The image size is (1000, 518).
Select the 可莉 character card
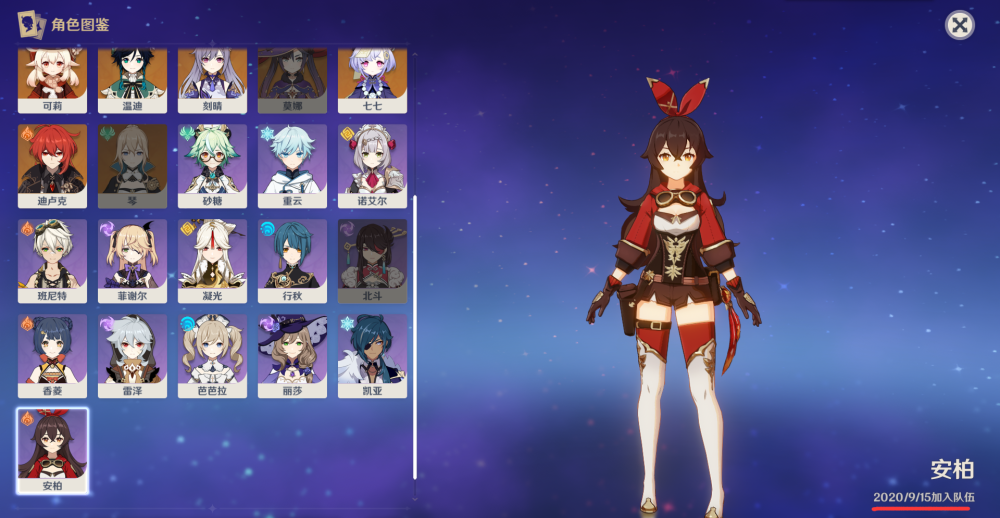[52, 80]
